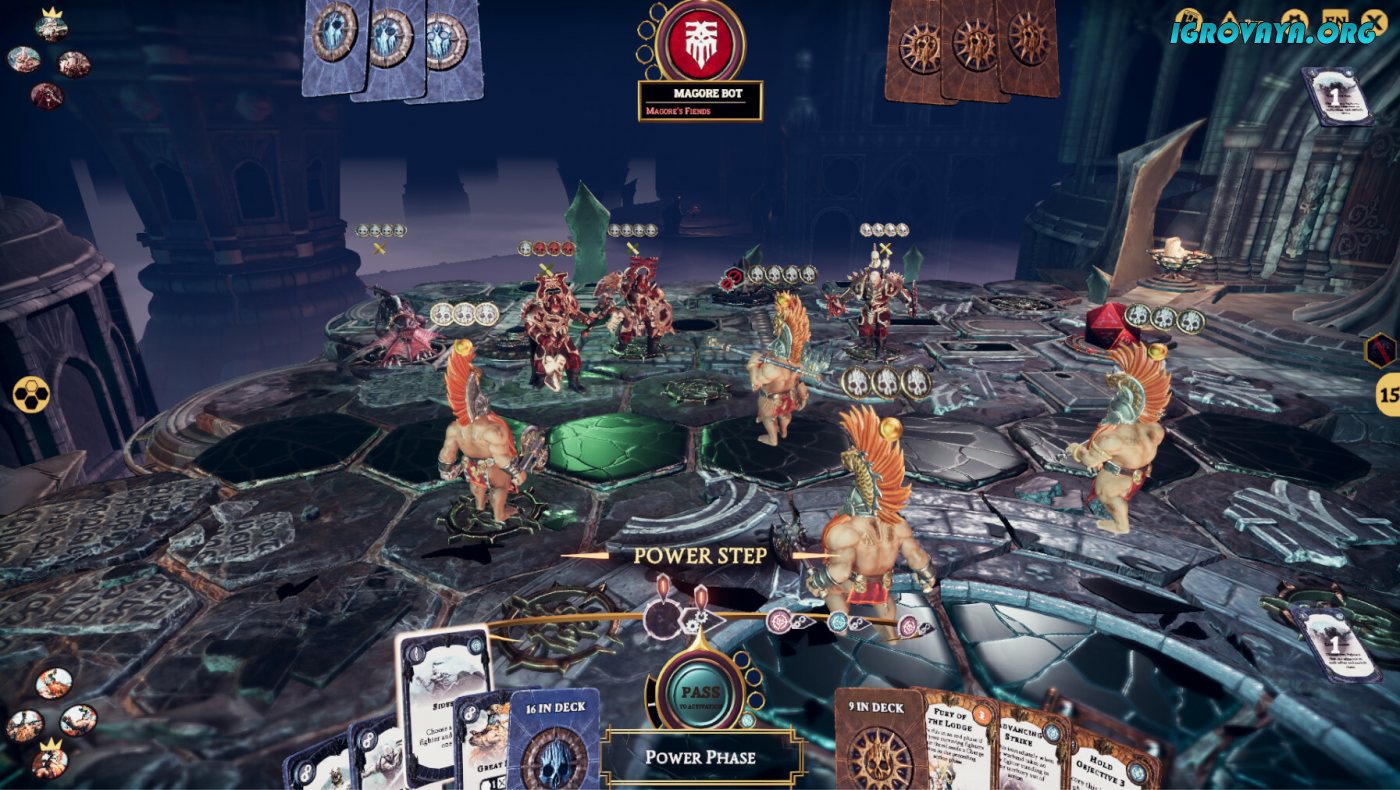View the scored card in the top-right corner
1400x790 pixels.
1337,97
